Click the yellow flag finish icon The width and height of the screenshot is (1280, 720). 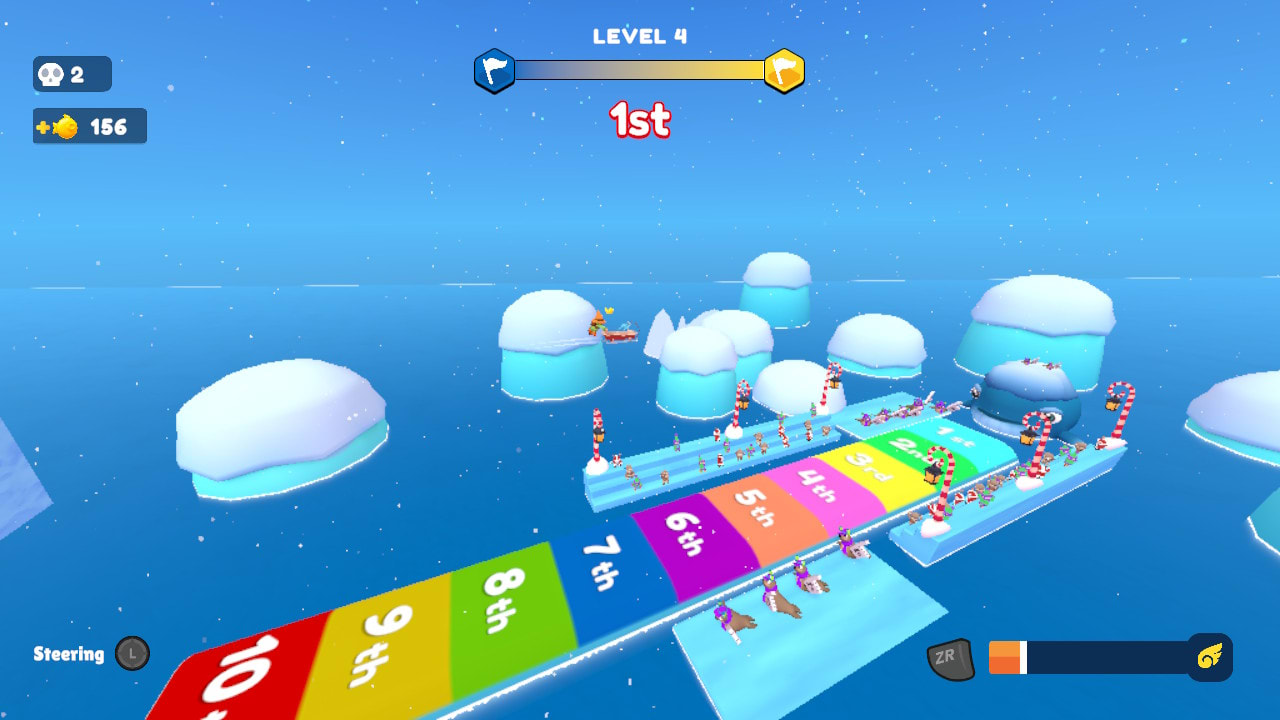pyautogui.click(x=784, y=71)
